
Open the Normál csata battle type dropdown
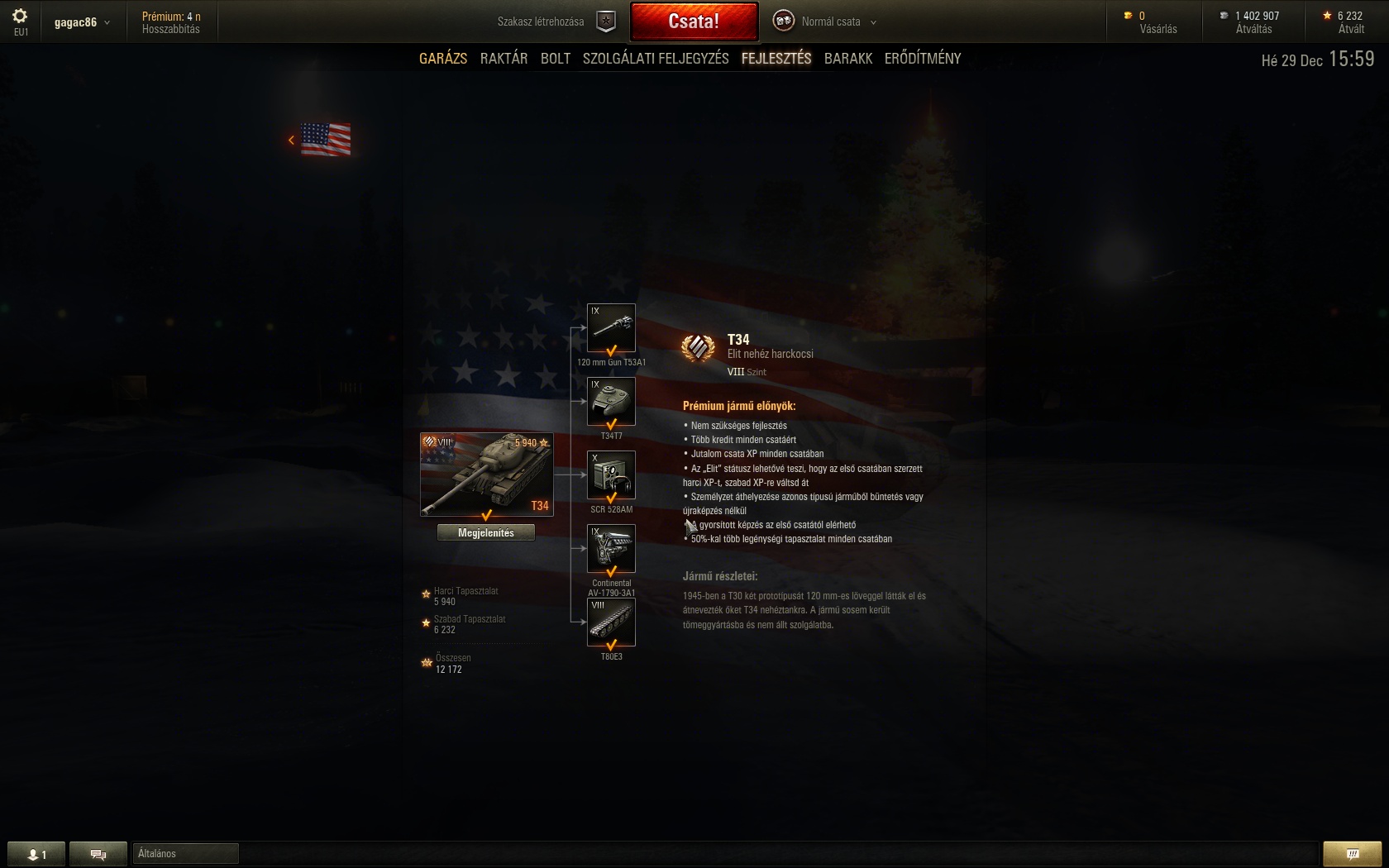click(829, 21)
